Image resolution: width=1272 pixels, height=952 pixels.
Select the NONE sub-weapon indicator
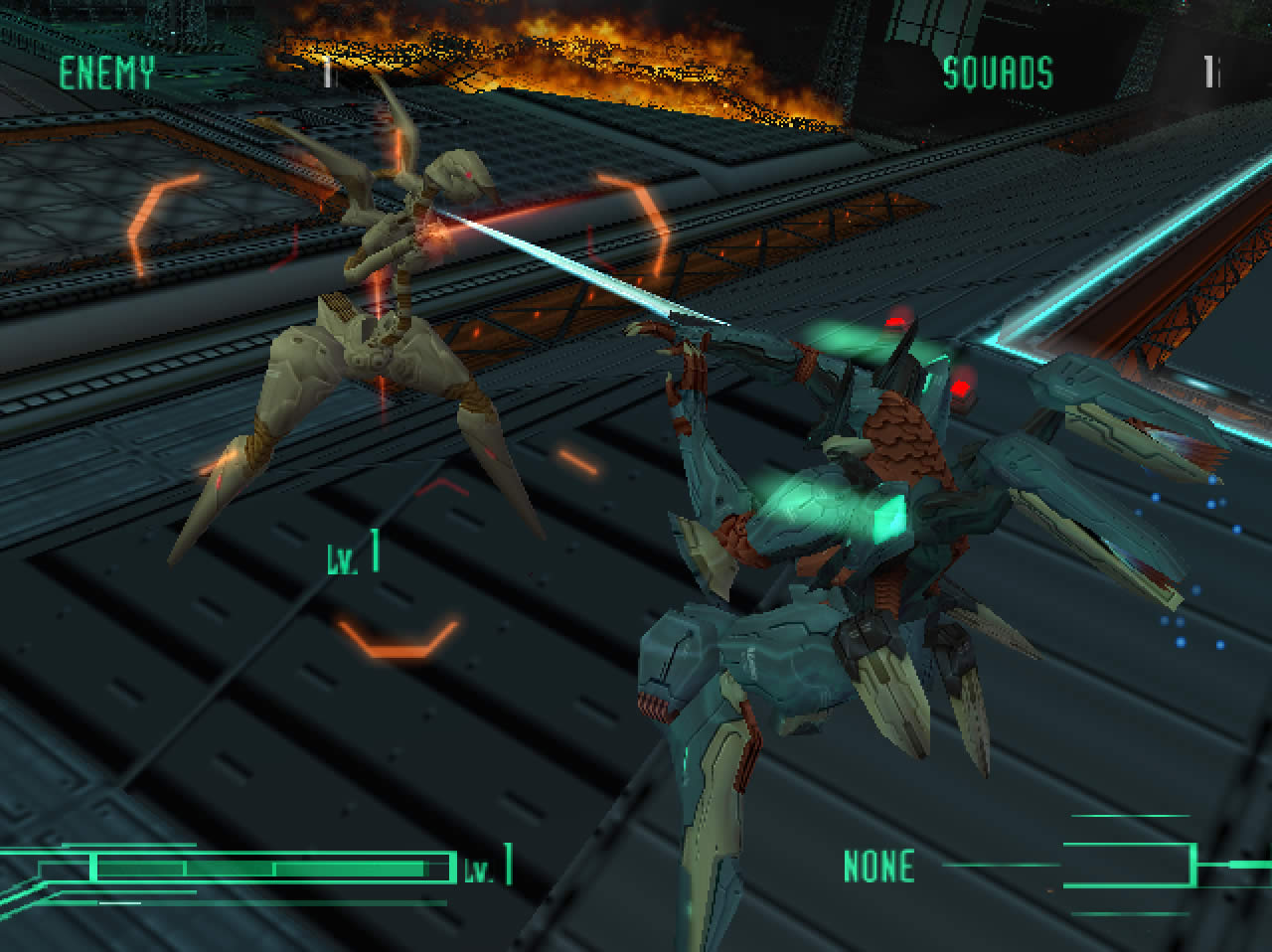pos(878,867)
